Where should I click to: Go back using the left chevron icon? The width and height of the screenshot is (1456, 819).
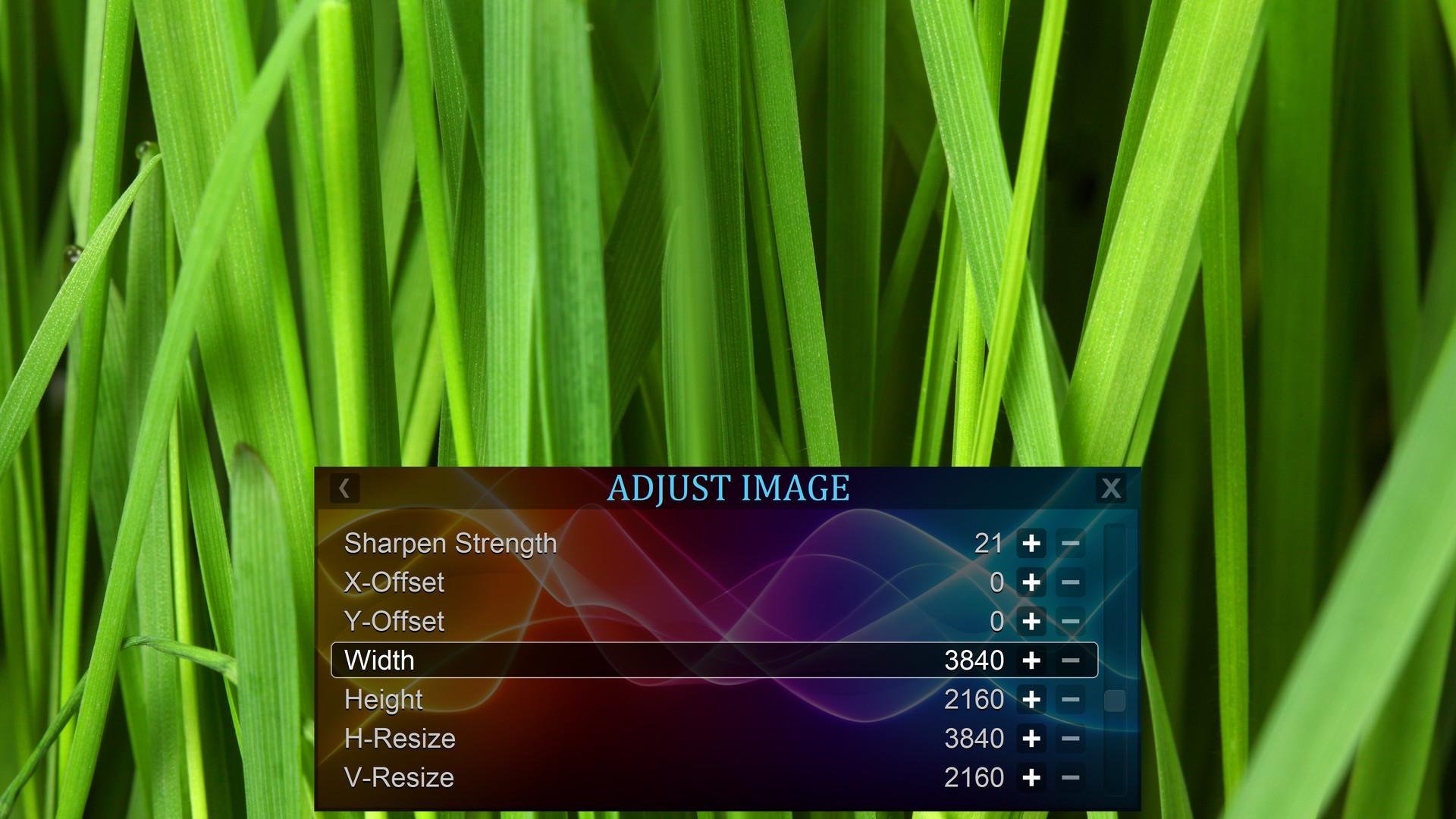(x=345, y=489)
